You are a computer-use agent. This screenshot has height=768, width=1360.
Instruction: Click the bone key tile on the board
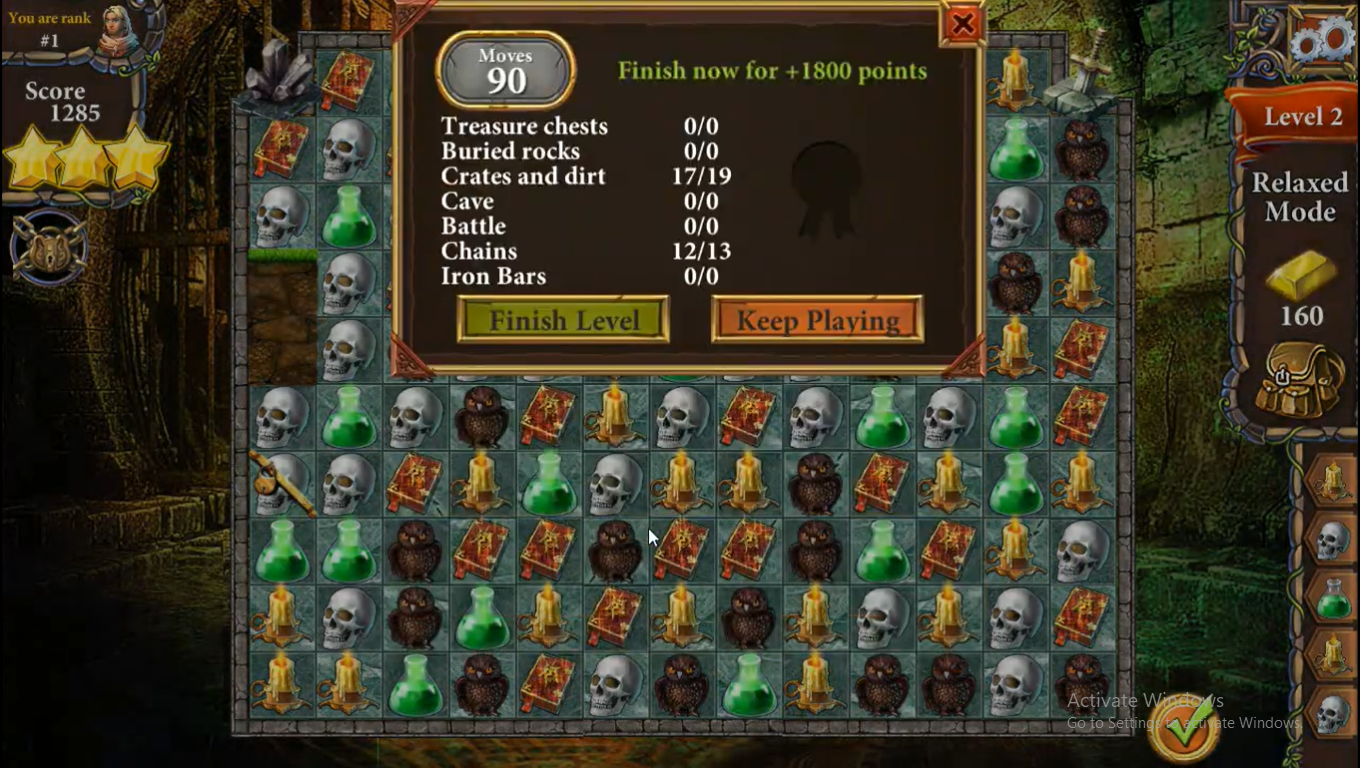tap(282, 483)
